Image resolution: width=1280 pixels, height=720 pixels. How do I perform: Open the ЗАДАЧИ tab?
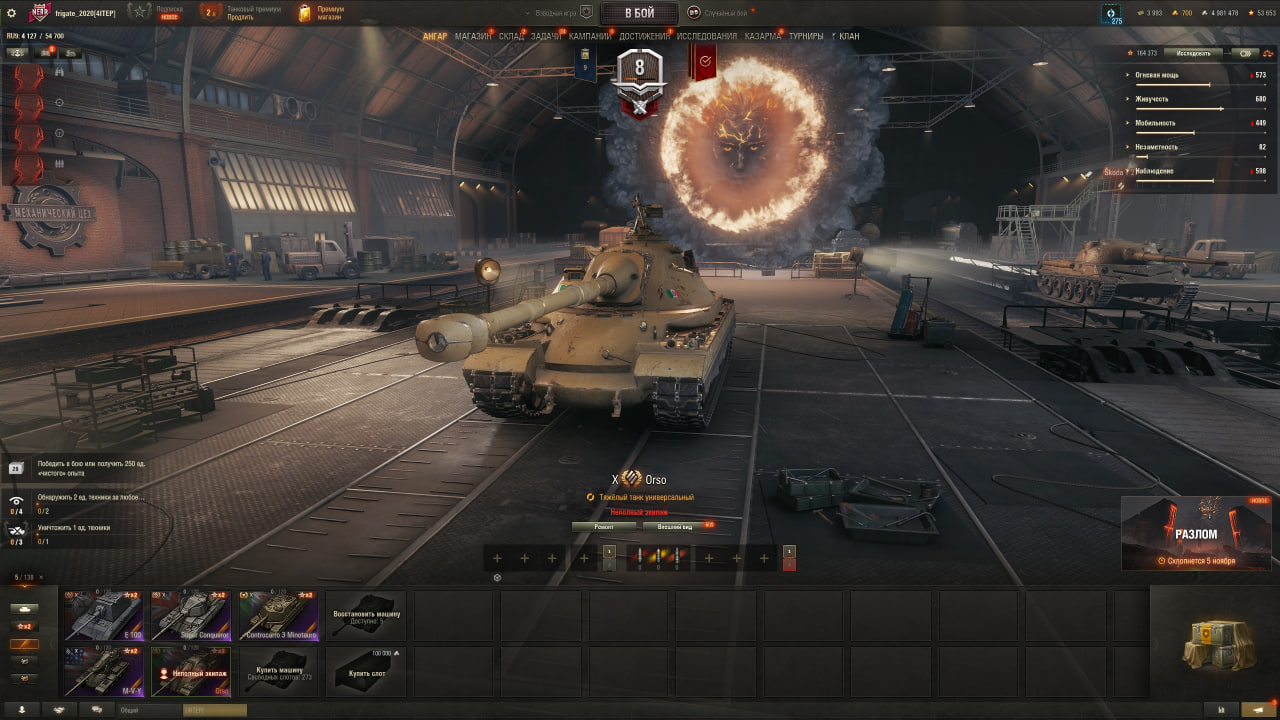click(x=546, y=36)
